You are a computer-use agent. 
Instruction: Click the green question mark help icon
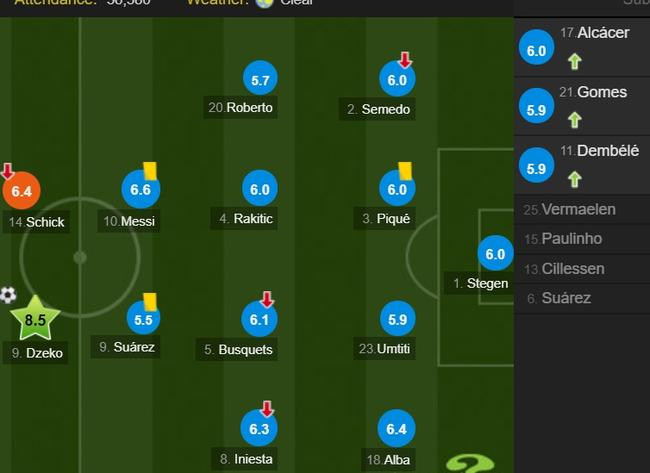click(469, 462)
